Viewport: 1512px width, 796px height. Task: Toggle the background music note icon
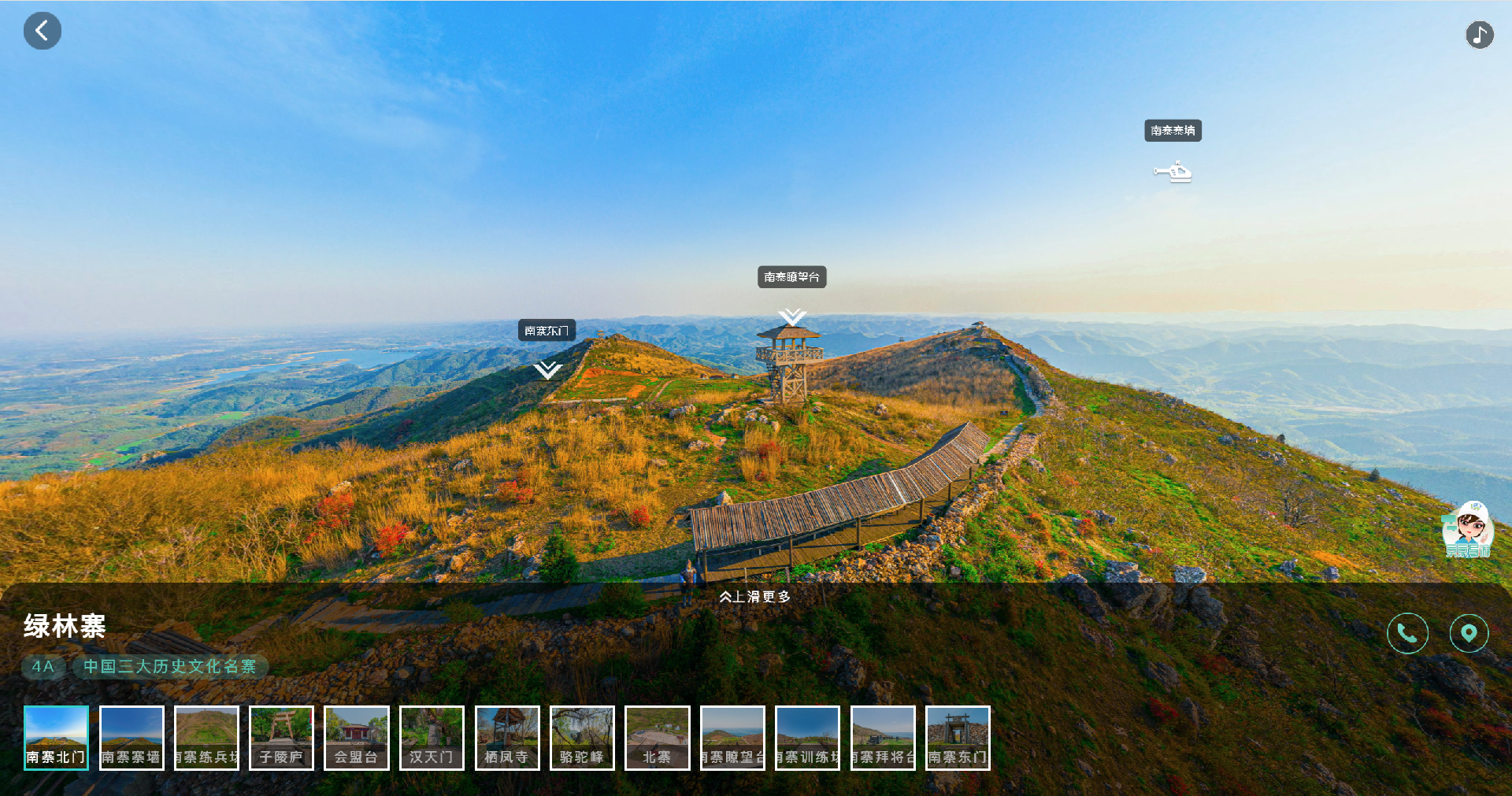point(1479,35)
